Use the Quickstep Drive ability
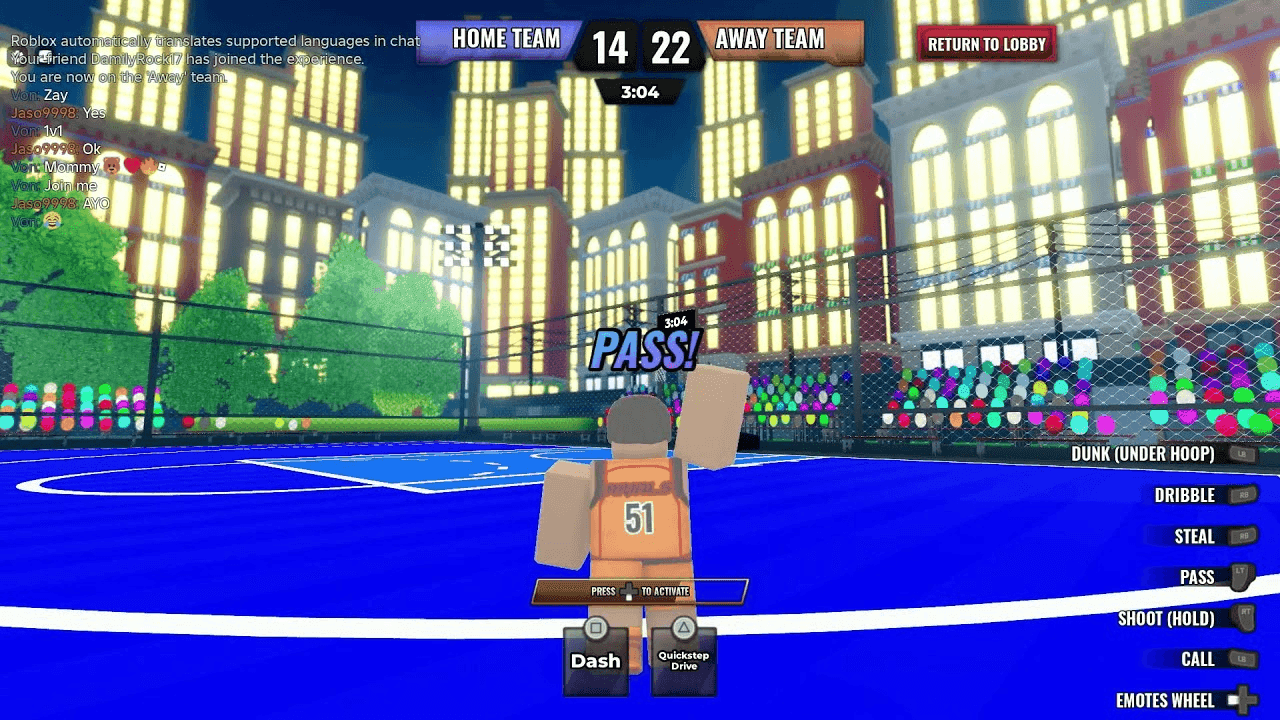 pos(683,659)
